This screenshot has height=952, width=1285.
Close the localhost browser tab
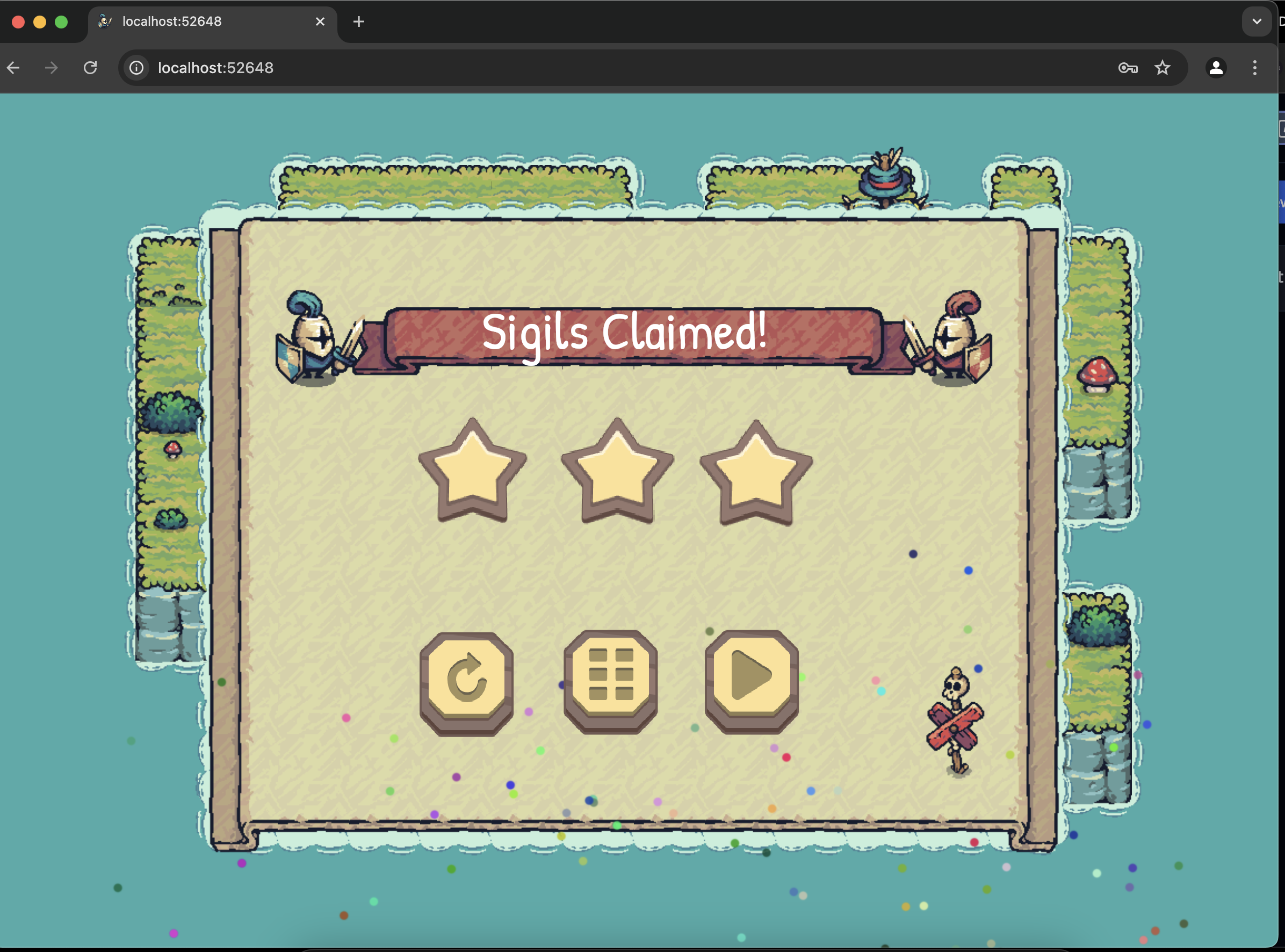pyautogui.click(x=320, y=22)
